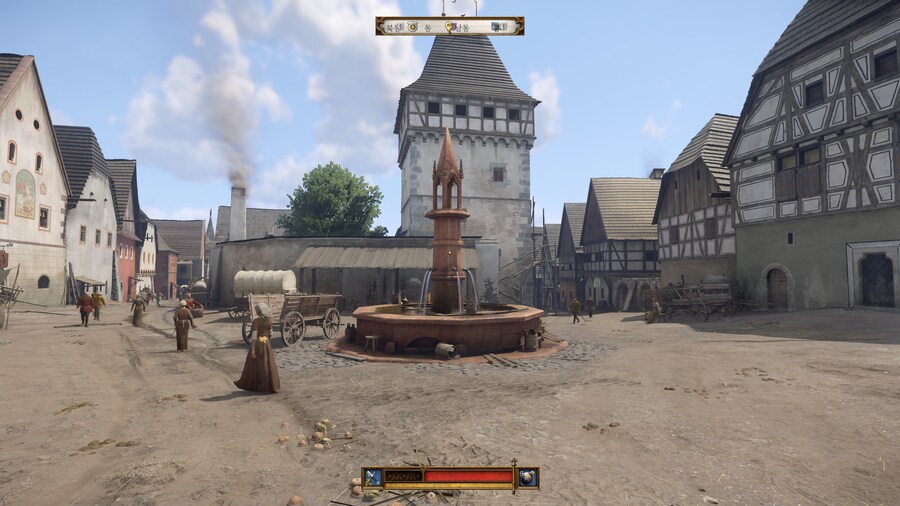Viewport: 900px width, 506px height.
Task: Click the sword weapon icon beside the health bar
Action: tap(373, 477)
